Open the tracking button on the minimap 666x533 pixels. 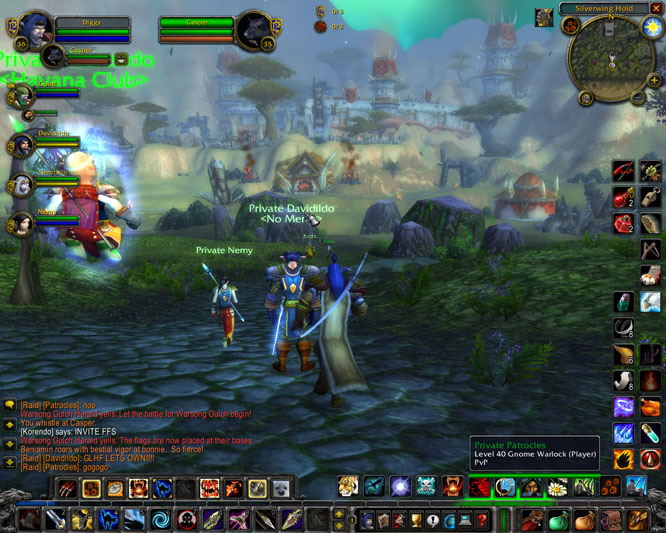pyautogui.click(x=572, y=27)
